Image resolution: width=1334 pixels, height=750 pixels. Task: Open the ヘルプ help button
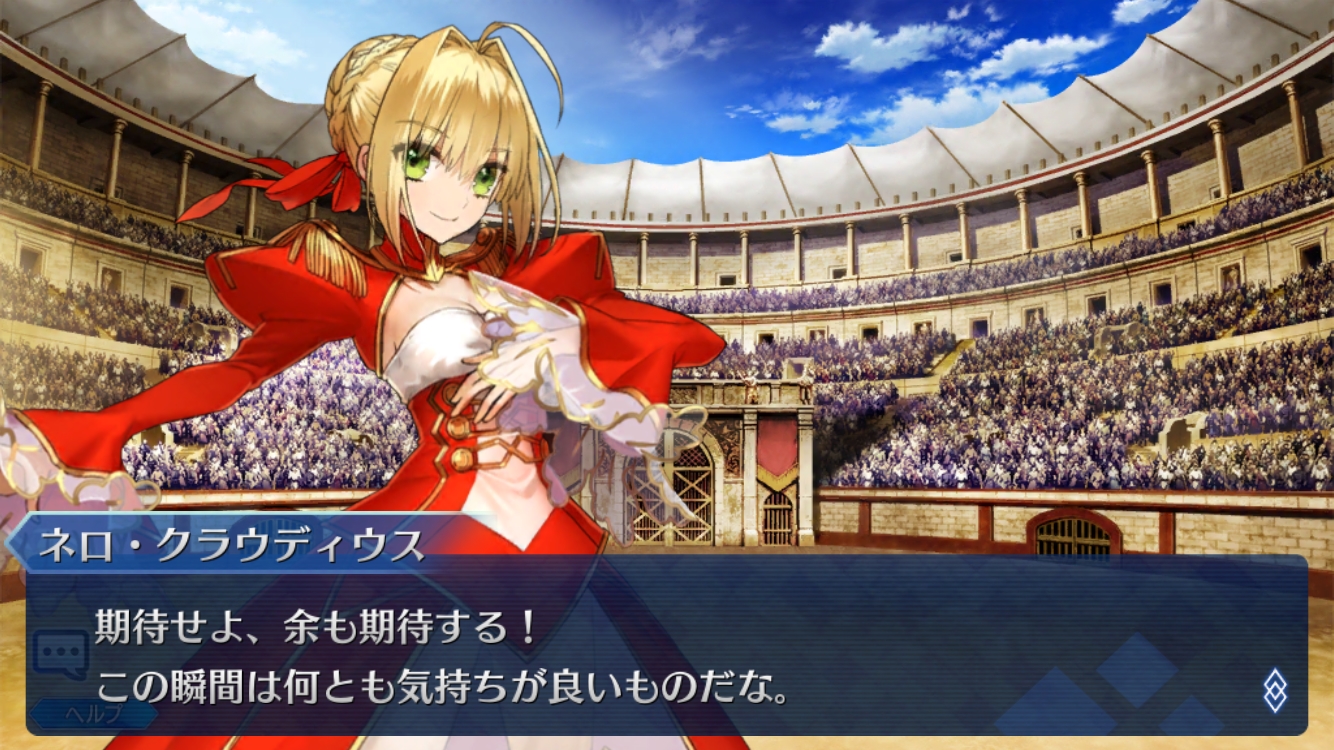pos(92,714)
